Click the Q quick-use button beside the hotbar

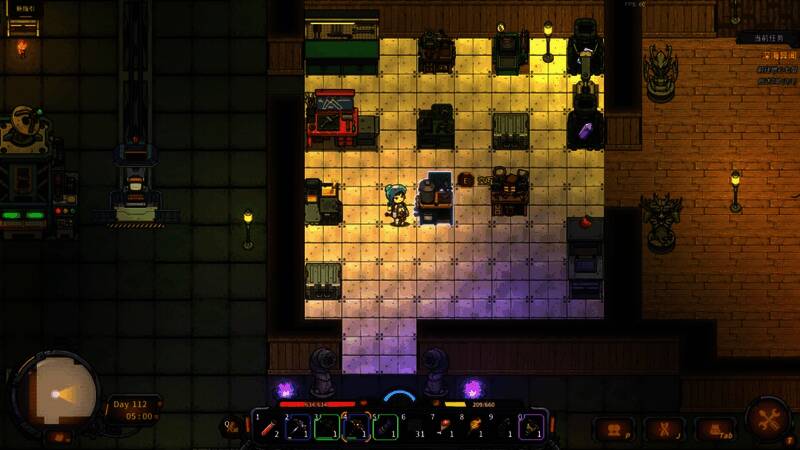[232, 427]
